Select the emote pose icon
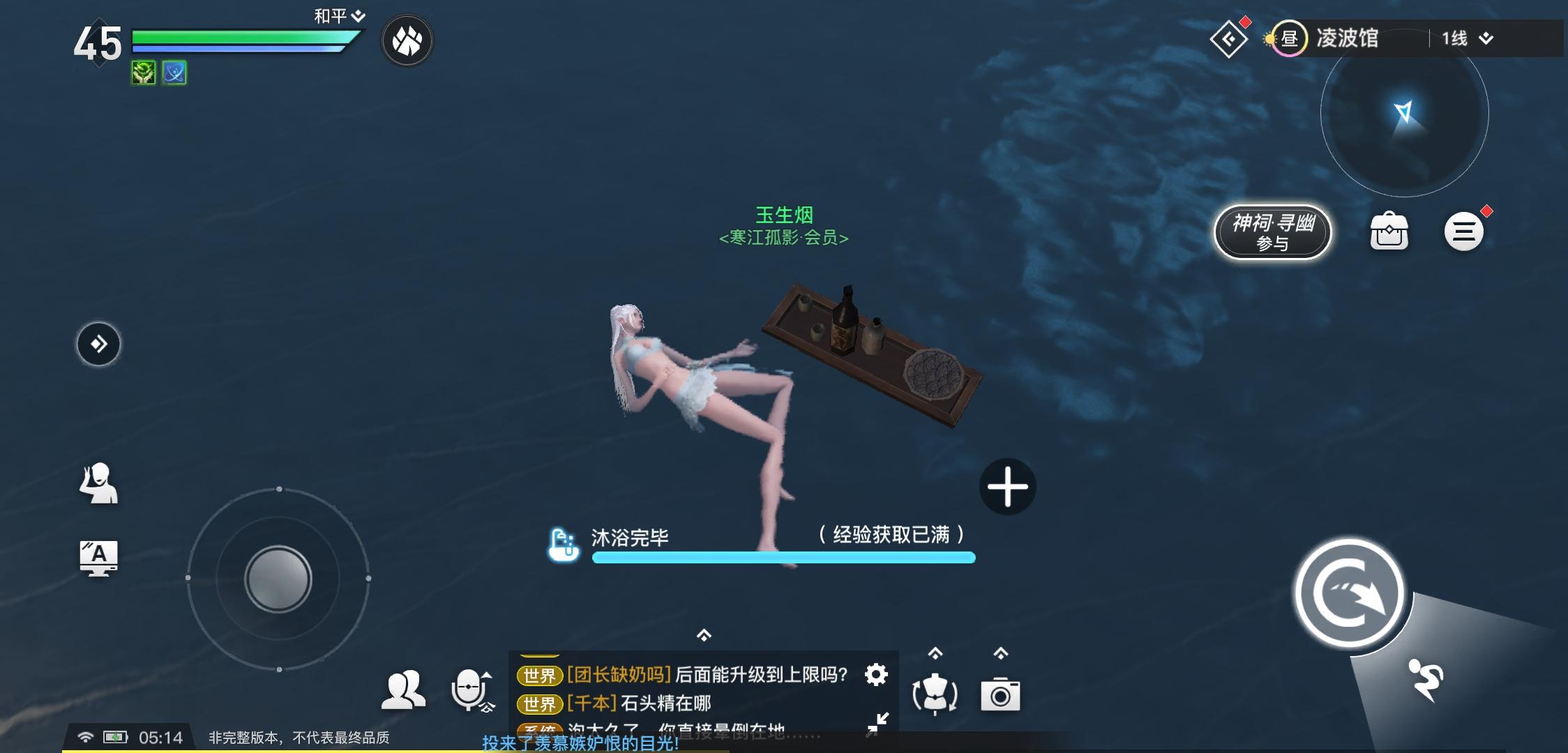 point(99,485)
